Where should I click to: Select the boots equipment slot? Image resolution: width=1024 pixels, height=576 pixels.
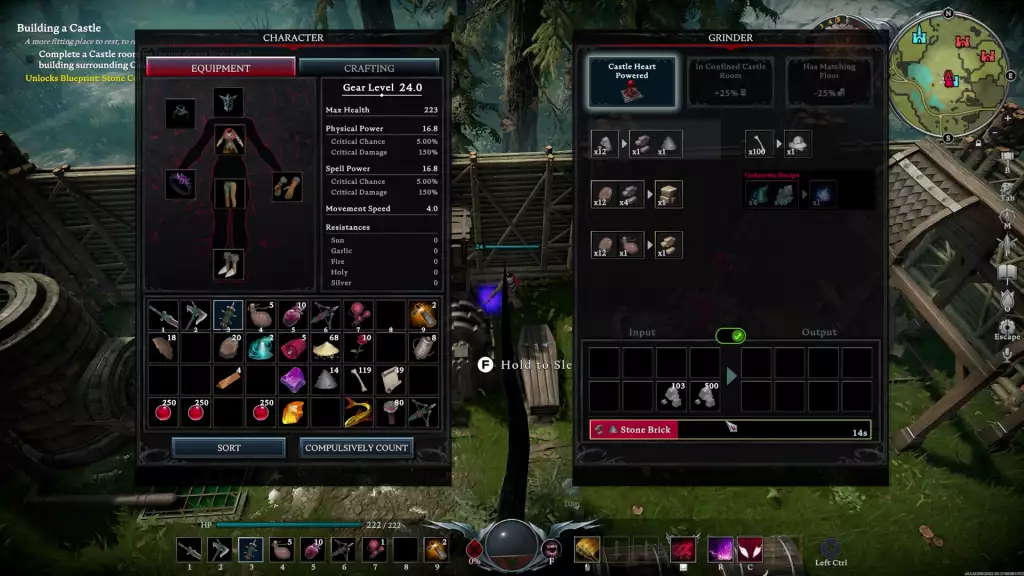pyautogui.click(x=229, y=264)
